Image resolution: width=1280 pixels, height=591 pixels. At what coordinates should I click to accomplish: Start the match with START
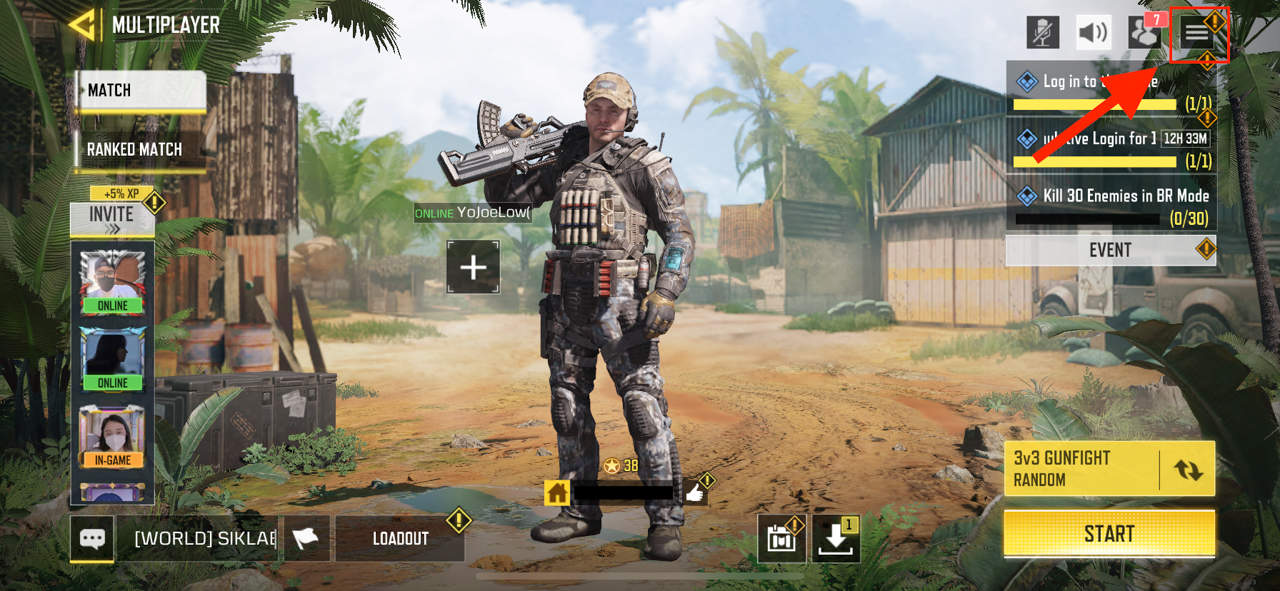[x=1109, y=534]
